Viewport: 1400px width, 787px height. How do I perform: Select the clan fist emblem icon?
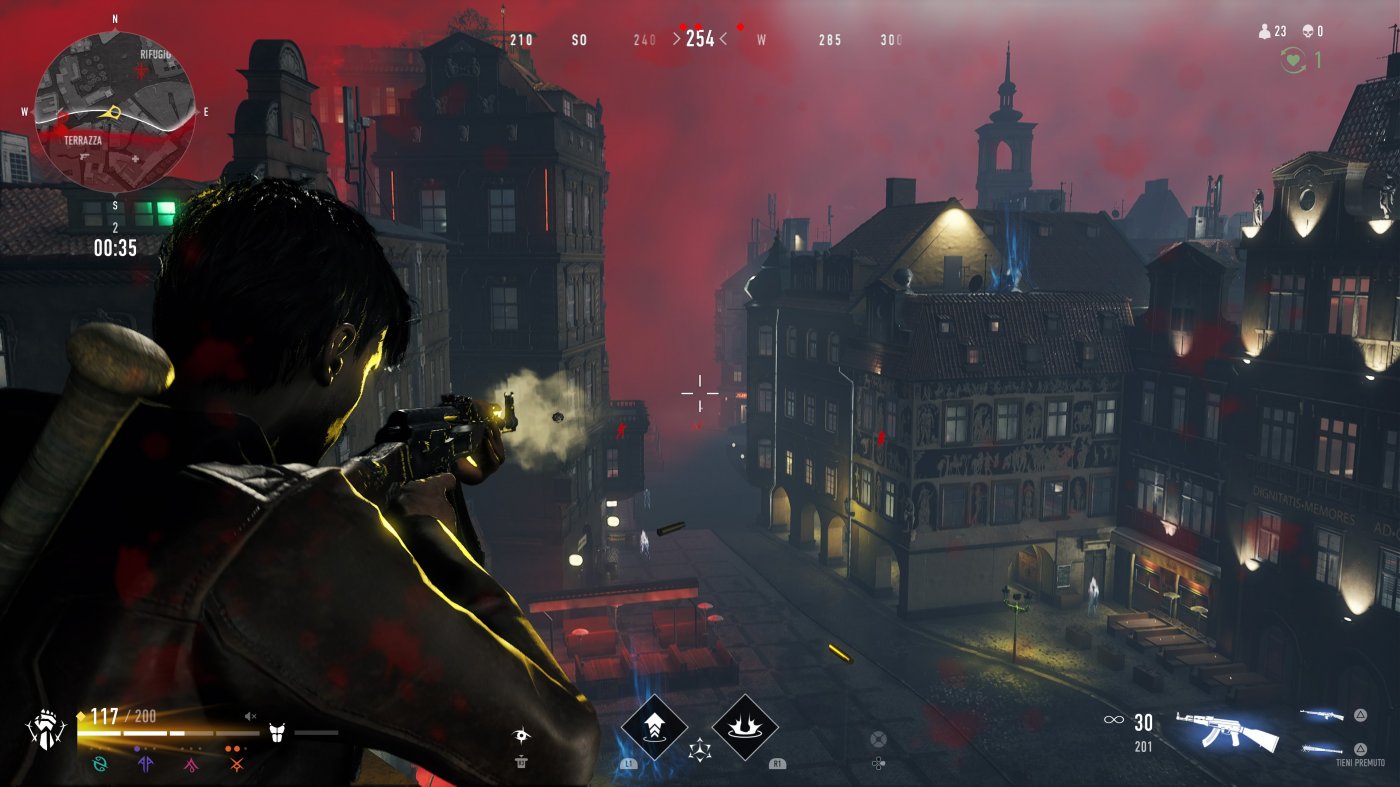pos(44,729)
